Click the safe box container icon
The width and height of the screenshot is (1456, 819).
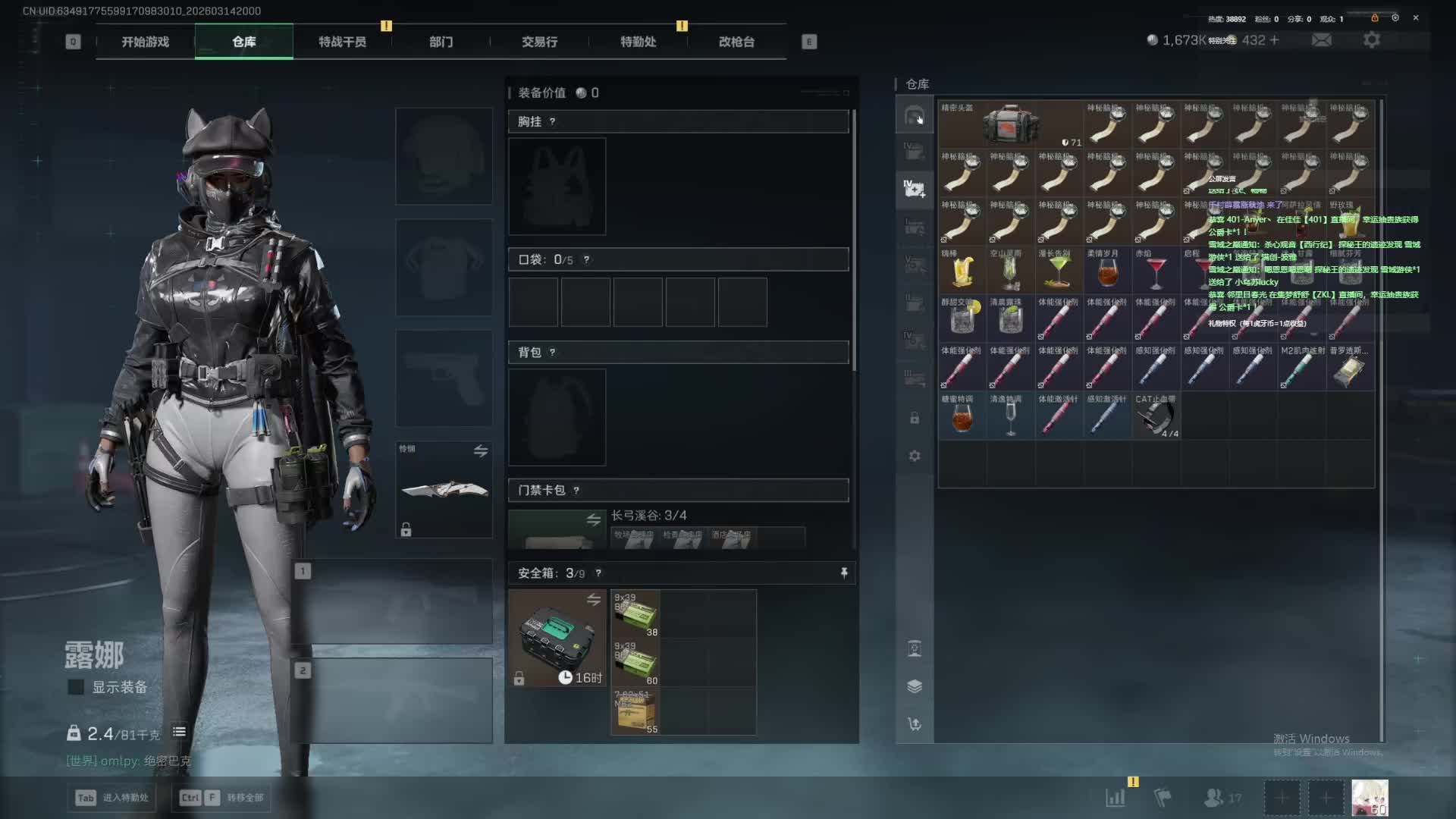pyautogui.click(x=557, y=638)
